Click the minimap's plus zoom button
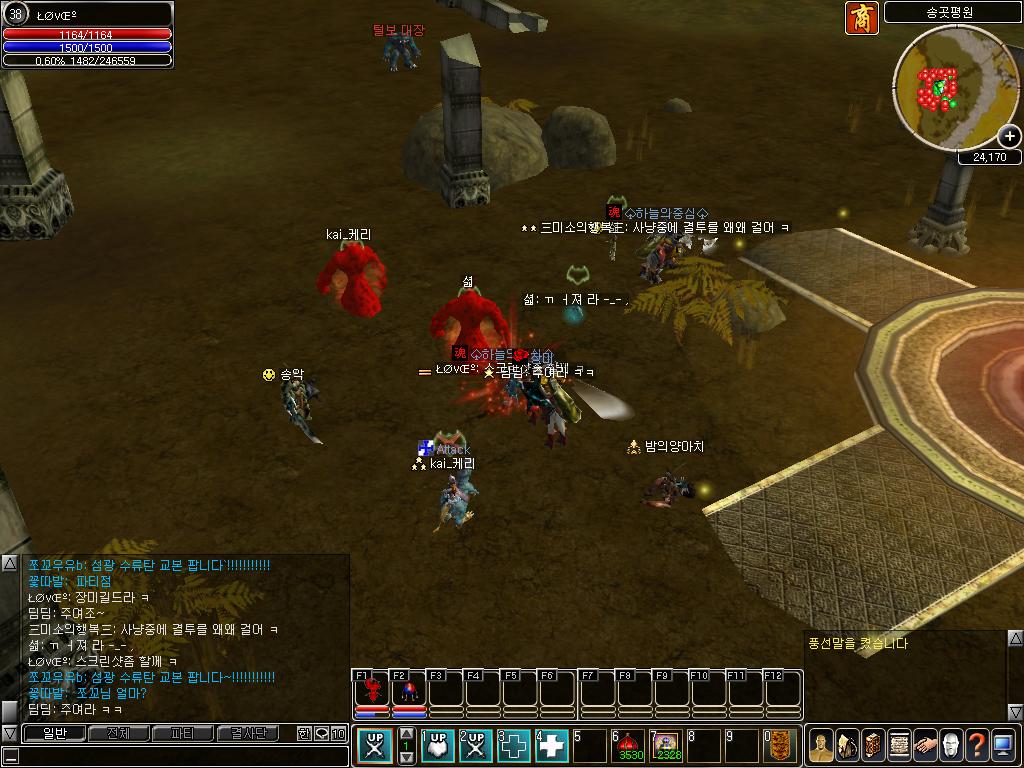This screenshot has height=768, width=1024. click(1010, 136)
